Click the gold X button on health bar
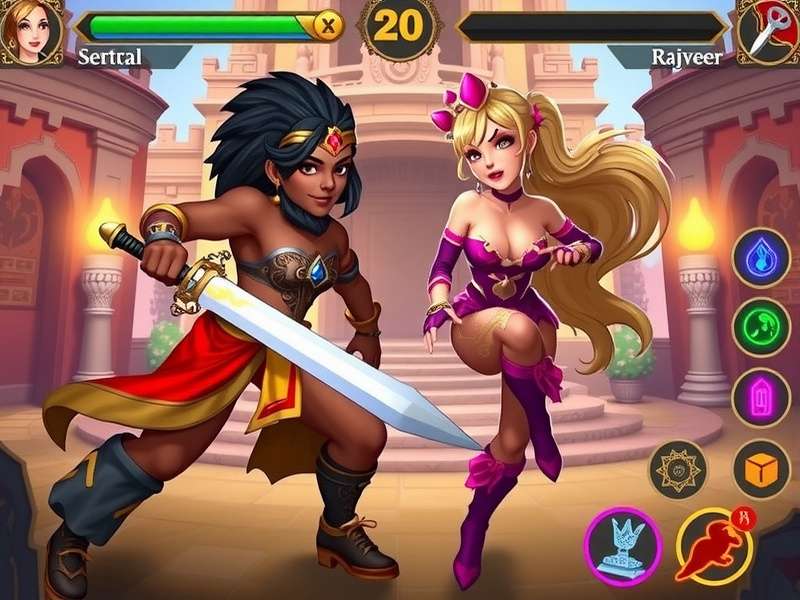 point(327,27)
